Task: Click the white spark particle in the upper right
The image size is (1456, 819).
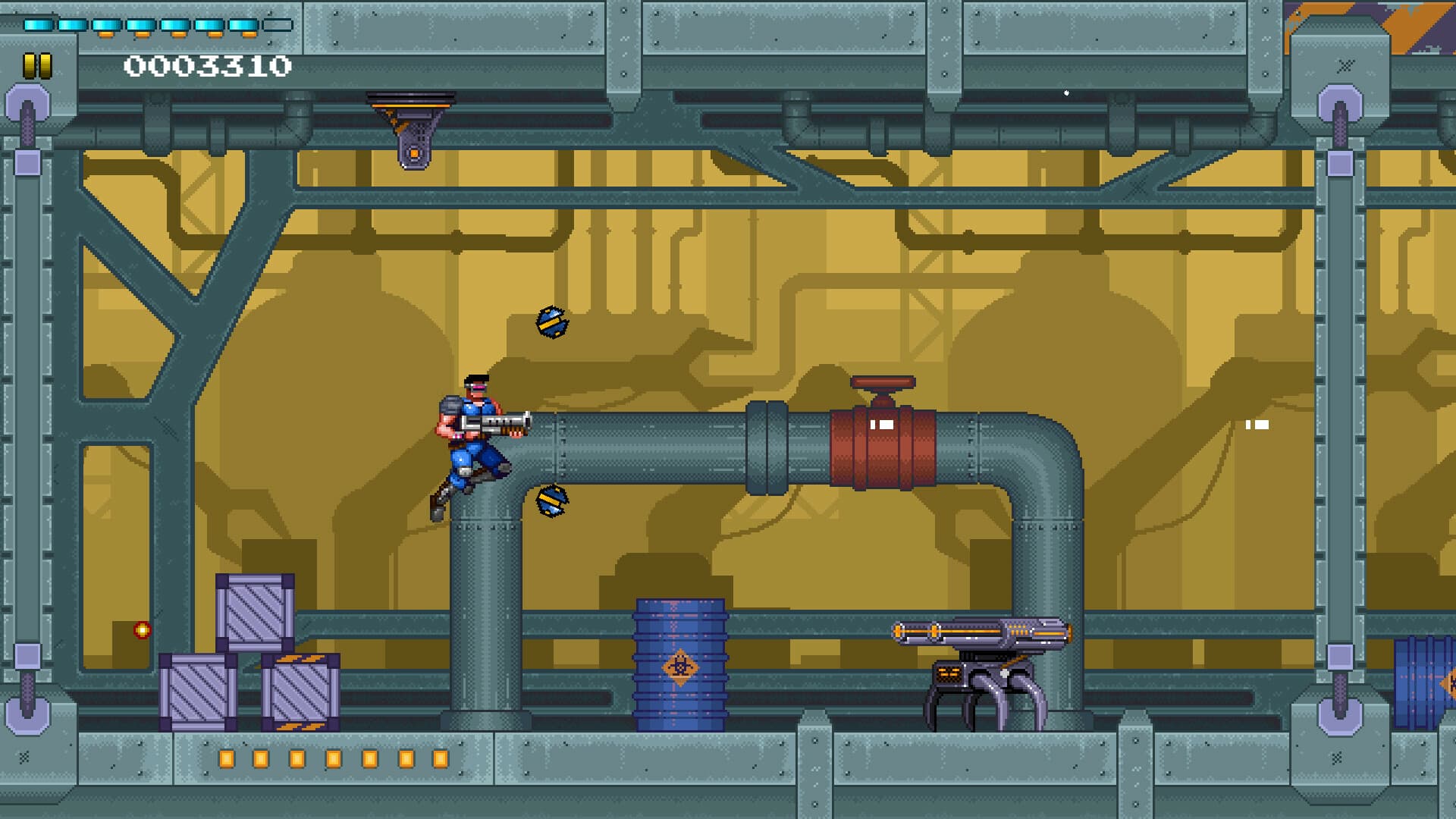Action: (1067, 93)
